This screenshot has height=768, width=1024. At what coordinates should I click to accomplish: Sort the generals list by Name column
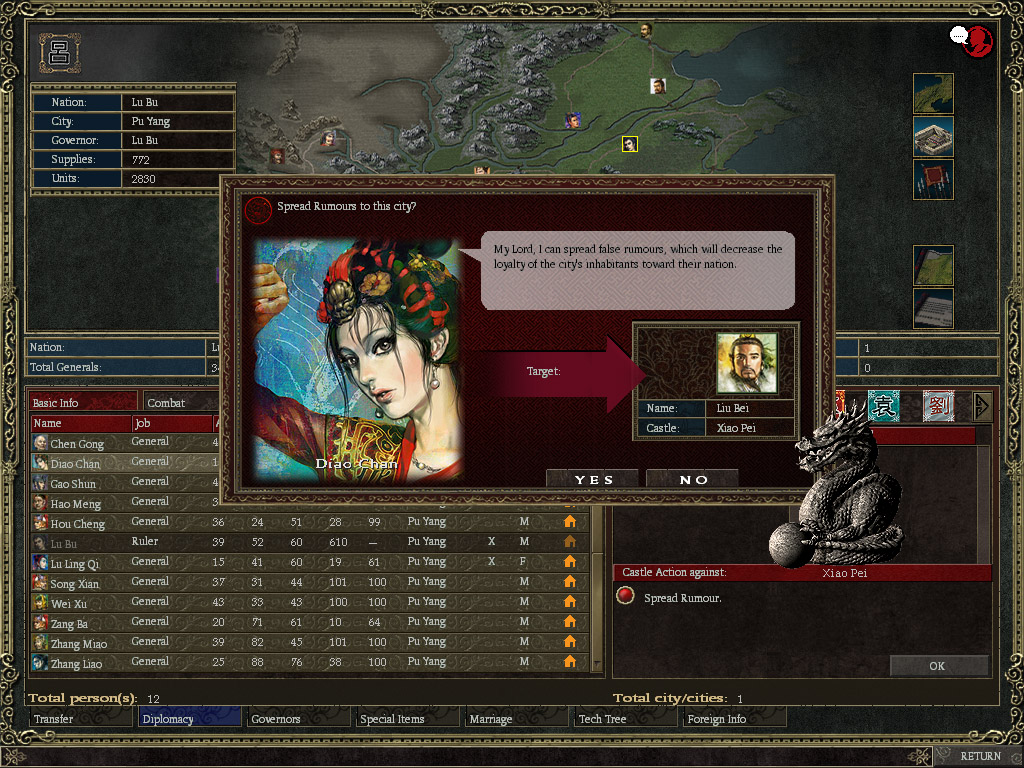pos(80,423)
